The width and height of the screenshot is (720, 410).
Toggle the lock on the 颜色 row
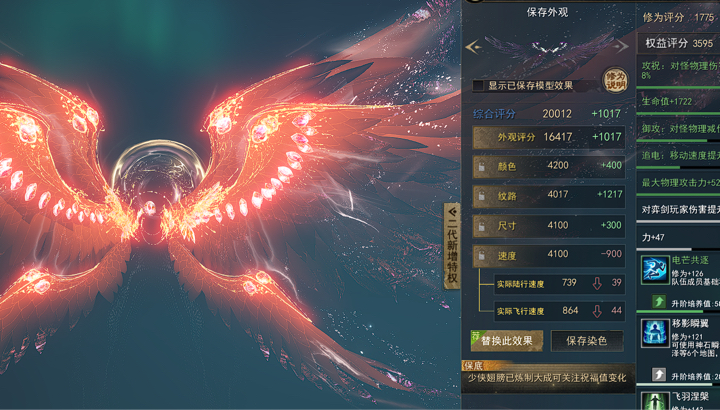coord(481,166)
